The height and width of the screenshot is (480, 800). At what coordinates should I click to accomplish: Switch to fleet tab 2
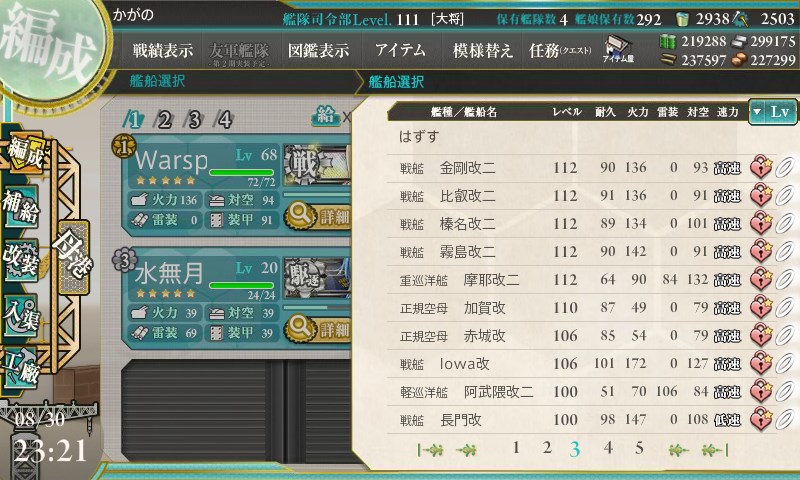point(165,120)
